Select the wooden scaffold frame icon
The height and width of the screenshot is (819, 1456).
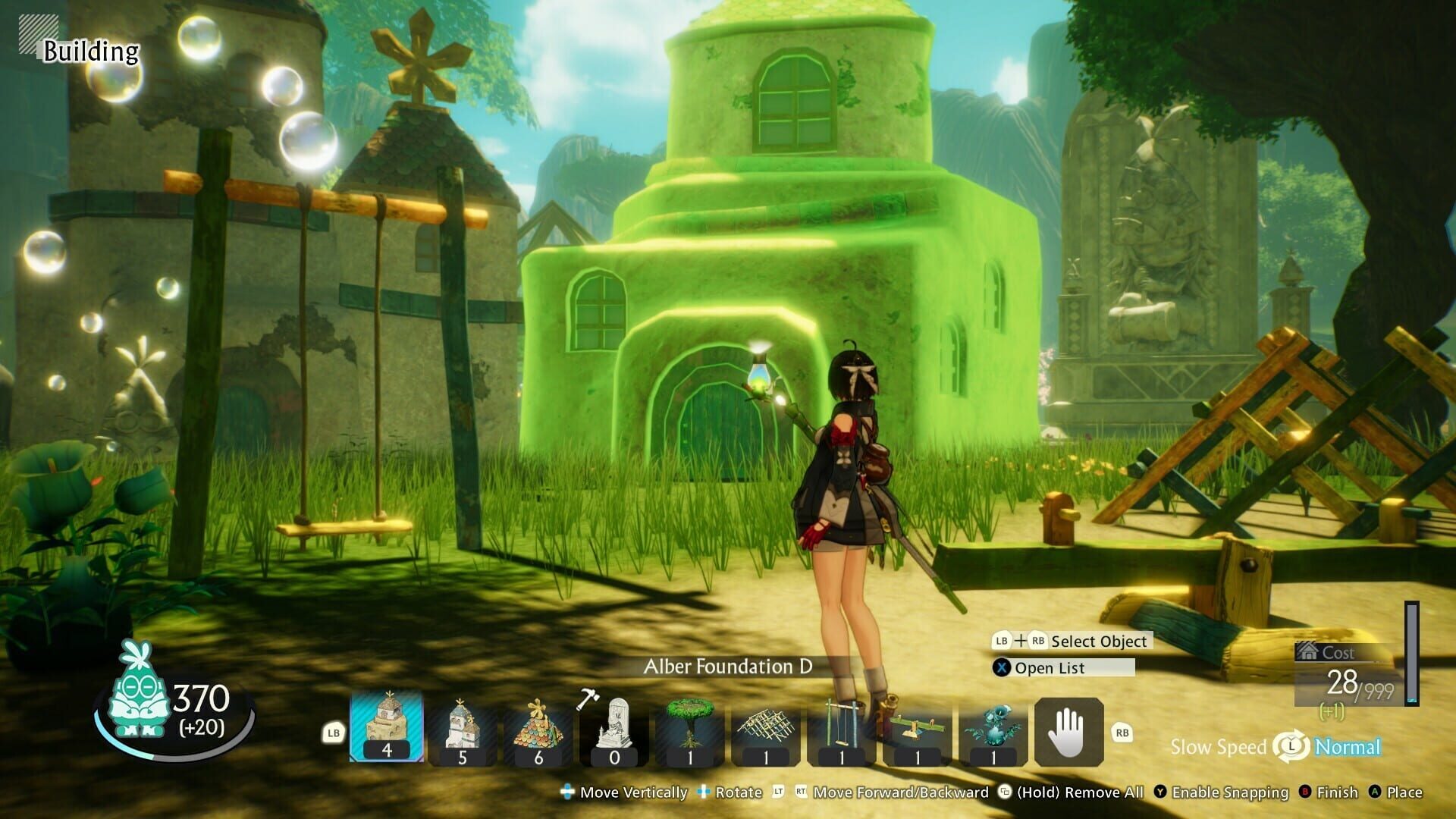767,724
